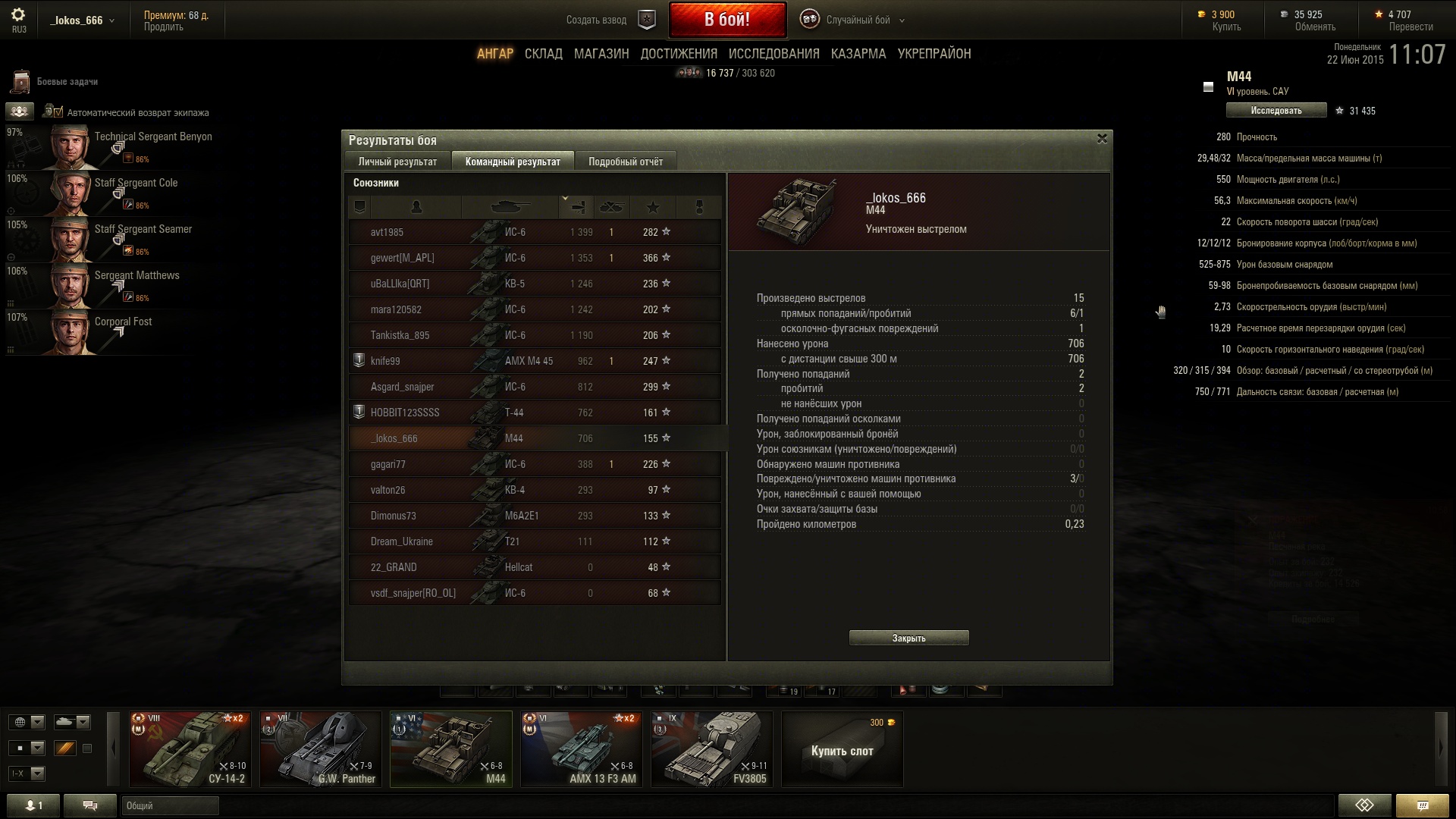1456x819 pixels.
Task: Close the battle results window
Action: point(1102,139)
